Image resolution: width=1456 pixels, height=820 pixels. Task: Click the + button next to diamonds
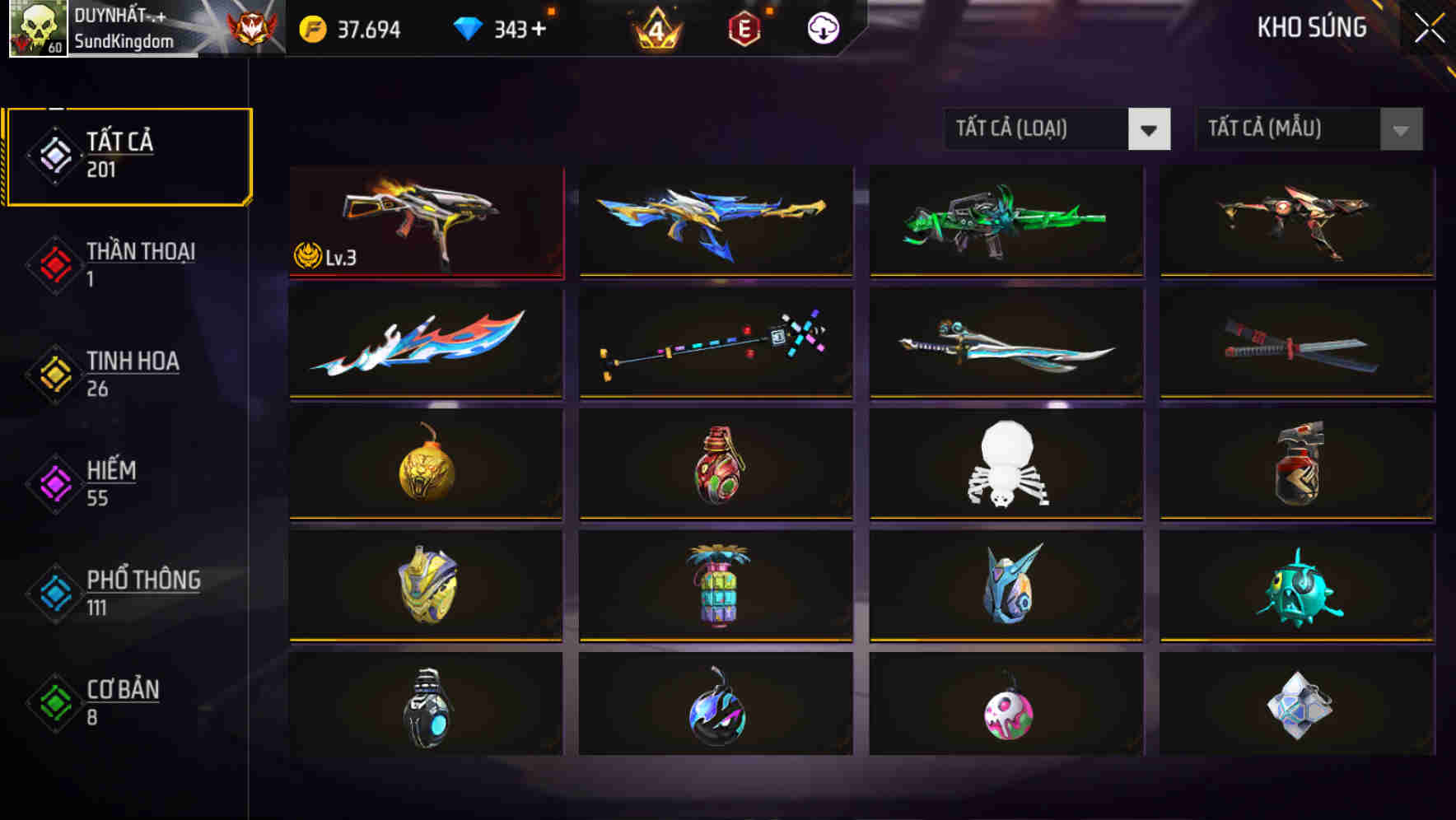point(537,27)
